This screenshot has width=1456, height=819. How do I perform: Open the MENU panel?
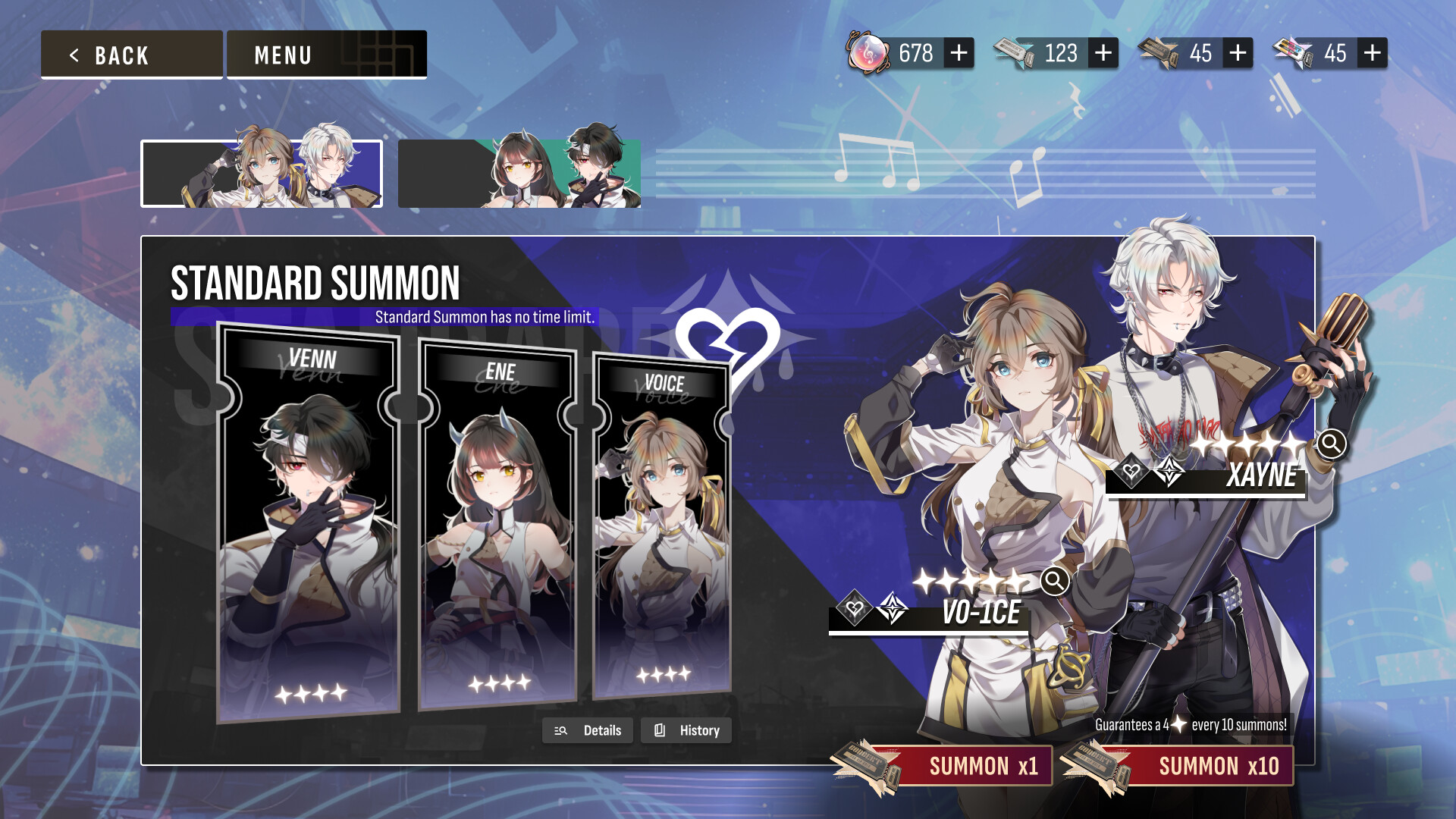click(x=283, y=54)
